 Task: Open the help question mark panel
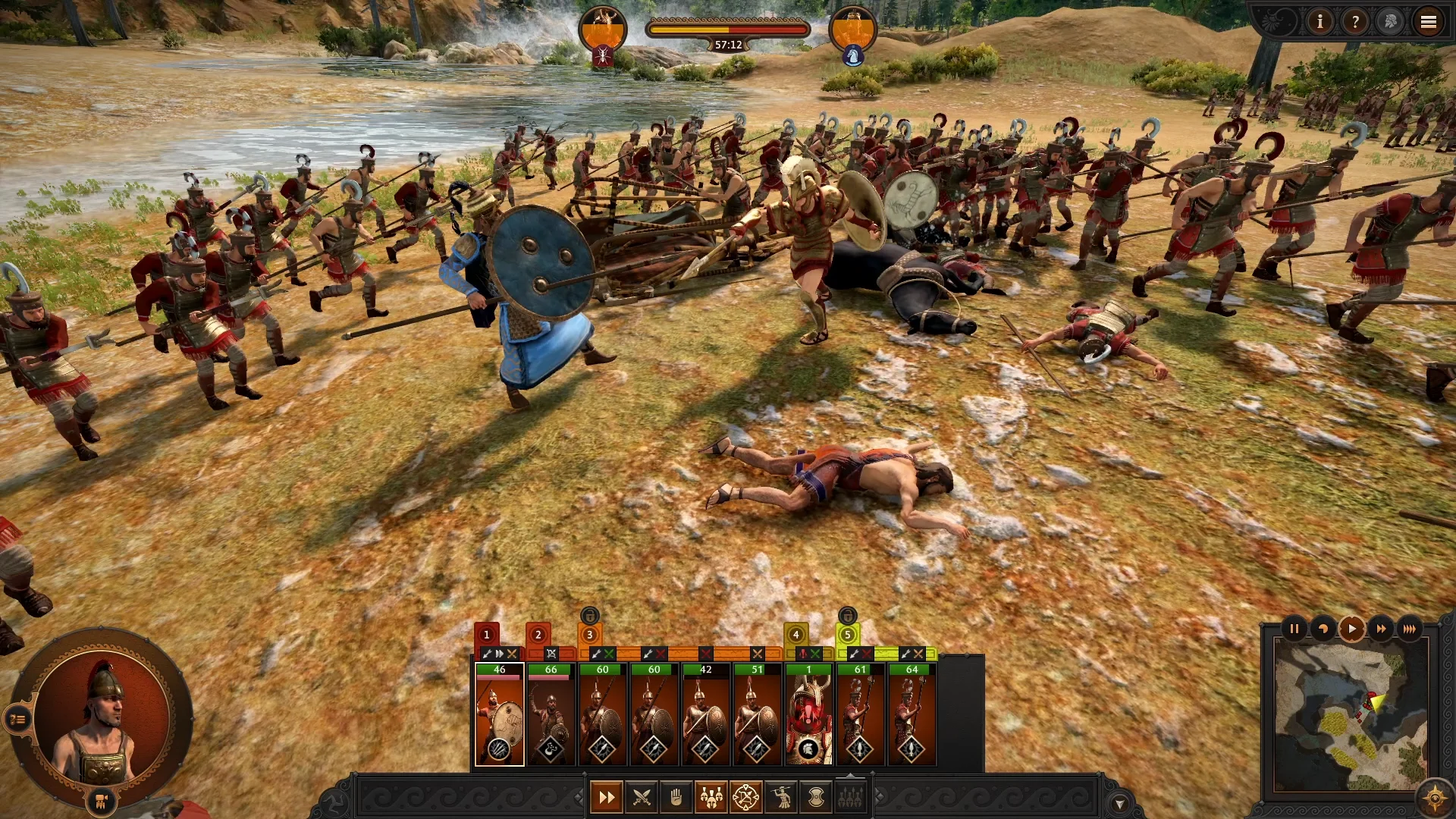click(1355, 22)
